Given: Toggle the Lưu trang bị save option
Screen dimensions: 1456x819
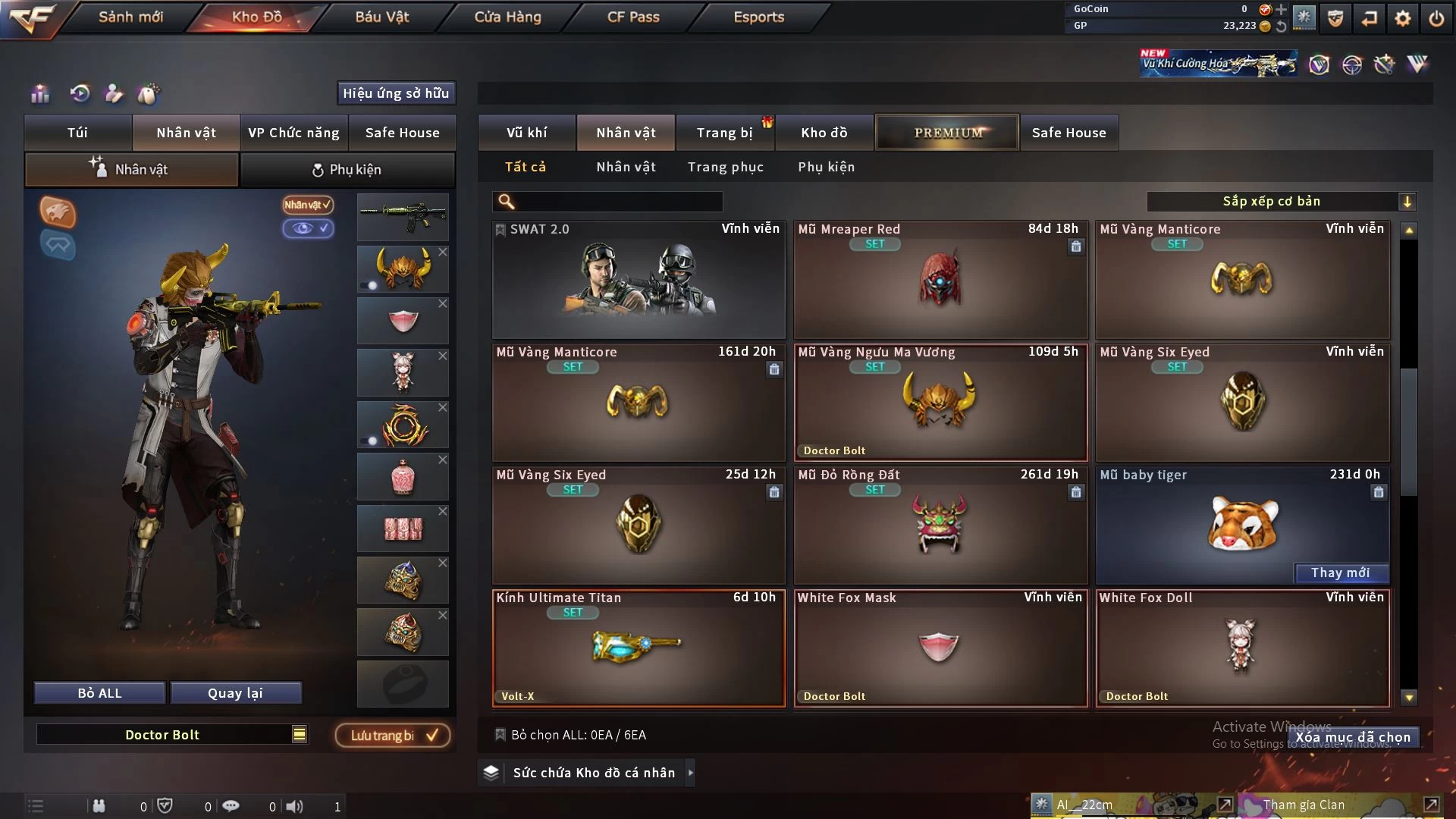Looking at the screenshot, I should (393, 736).
